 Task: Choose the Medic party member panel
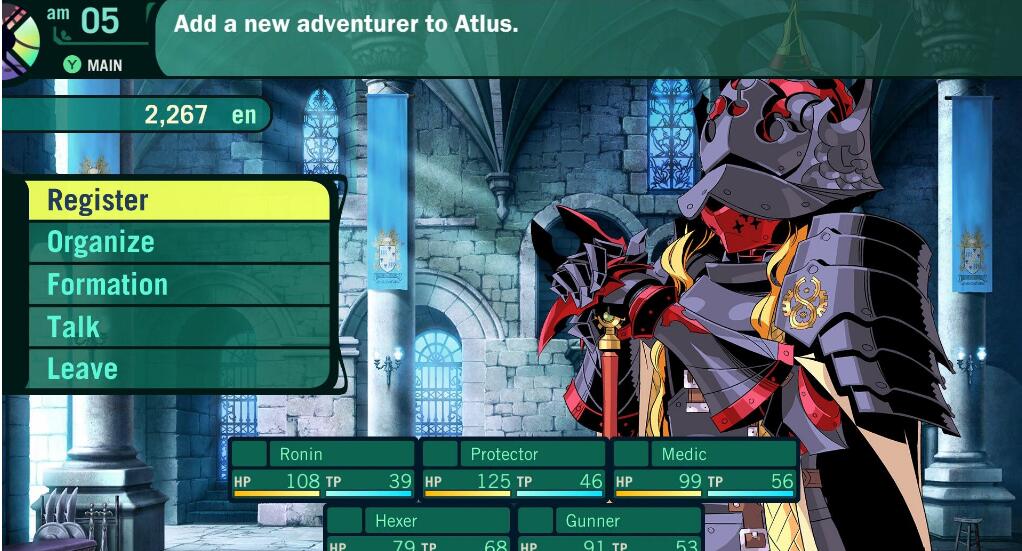click(x=705, y=468)
